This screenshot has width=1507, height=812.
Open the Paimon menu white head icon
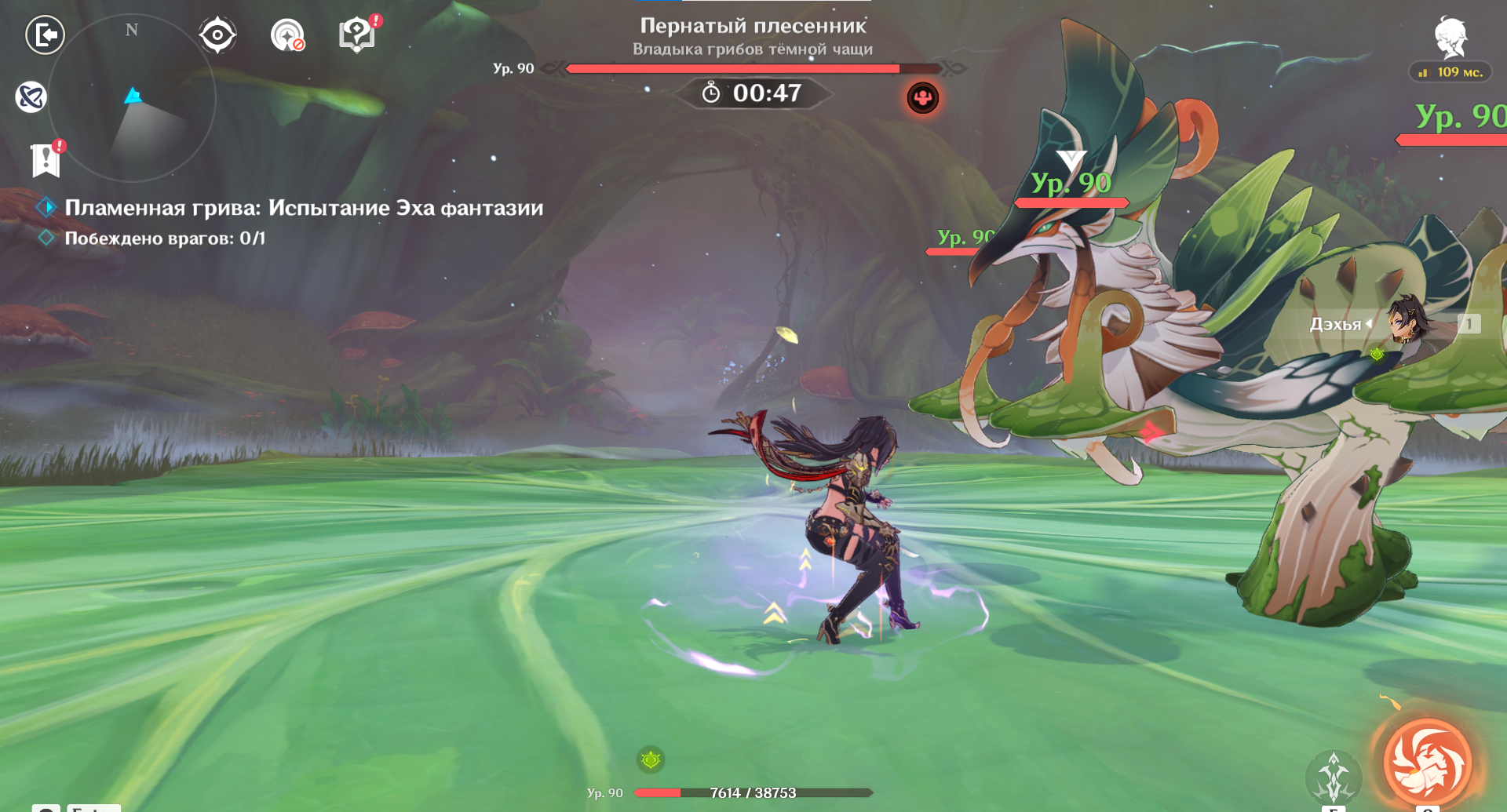tap(1450, 38)
